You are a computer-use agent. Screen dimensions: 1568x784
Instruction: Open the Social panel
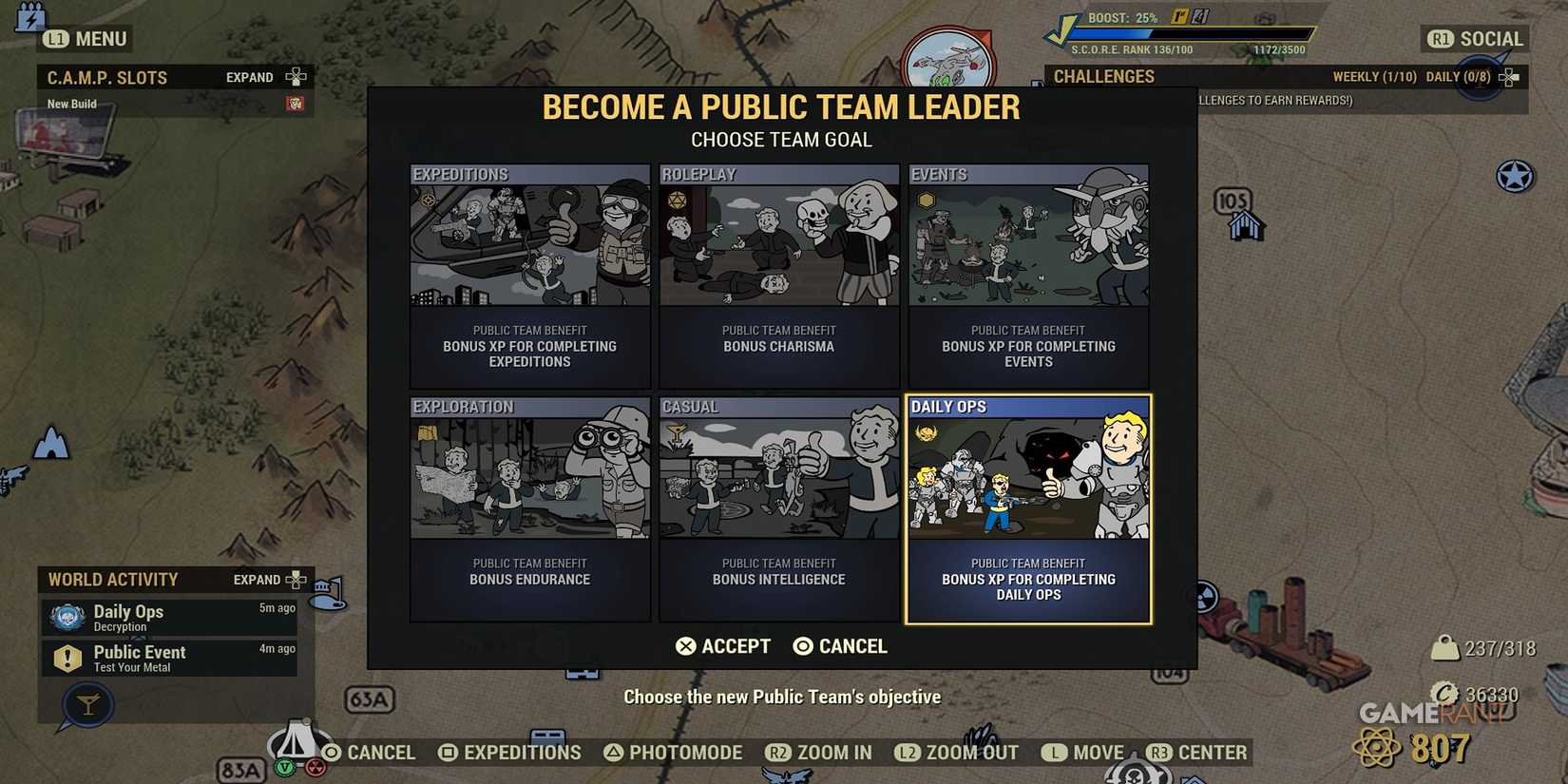(1473, 39)
